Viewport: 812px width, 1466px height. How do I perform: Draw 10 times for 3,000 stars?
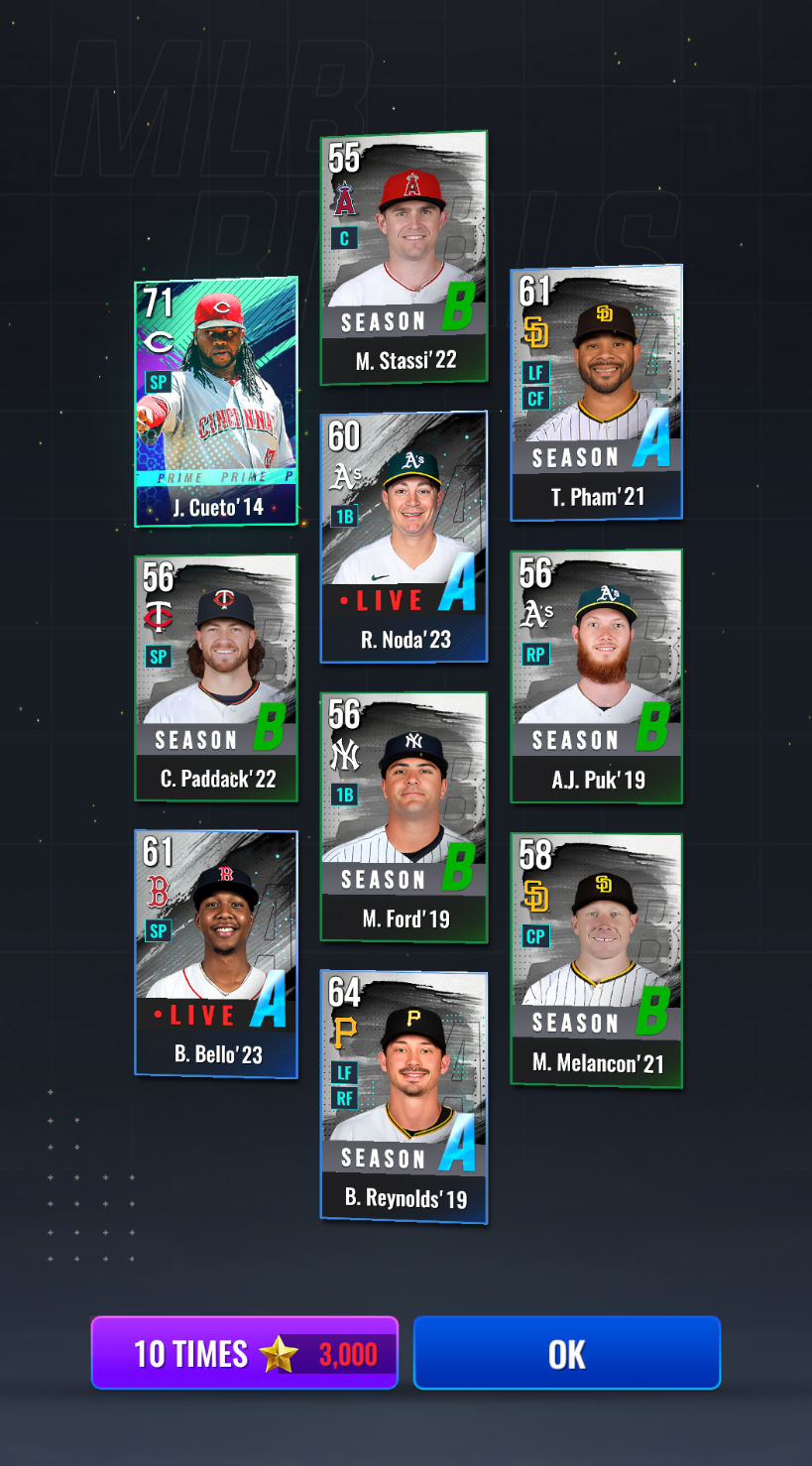click(244, 1353)
